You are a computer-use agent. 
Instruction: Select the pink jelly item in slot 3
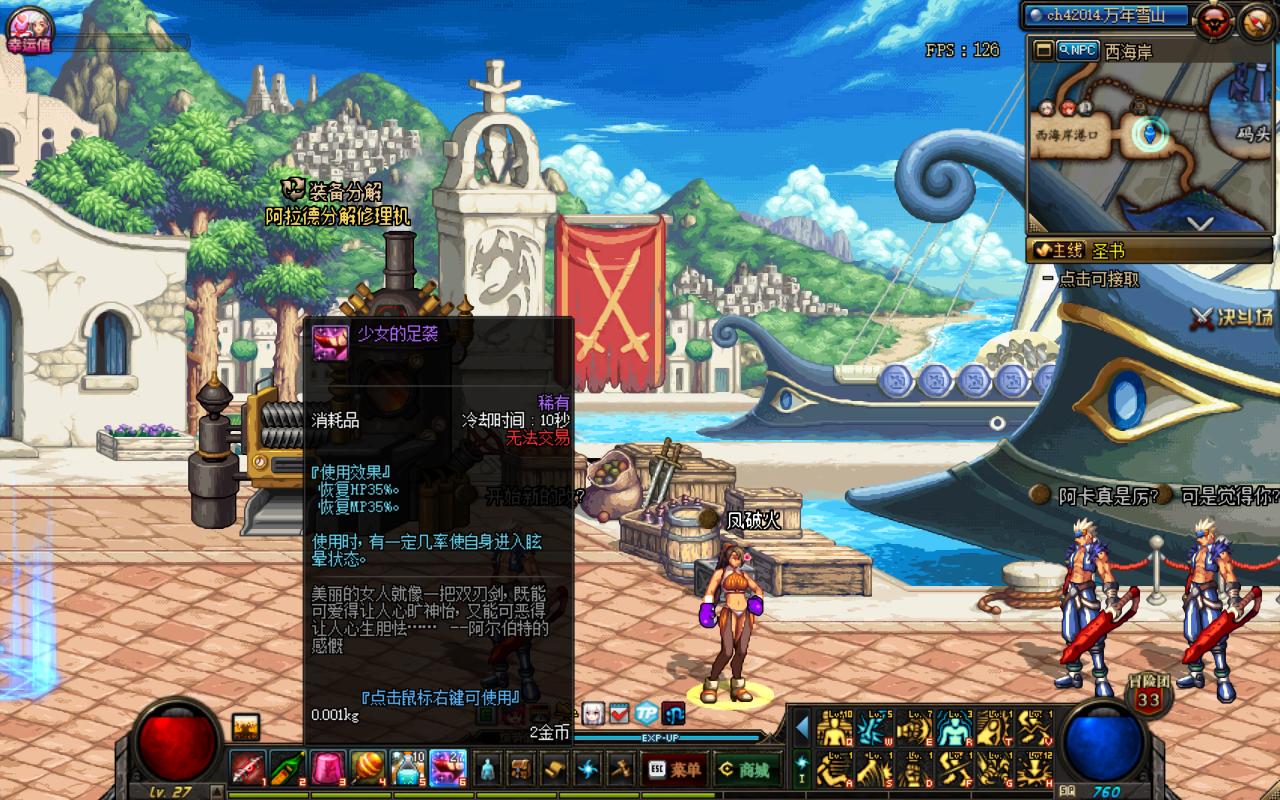[327, 768]
